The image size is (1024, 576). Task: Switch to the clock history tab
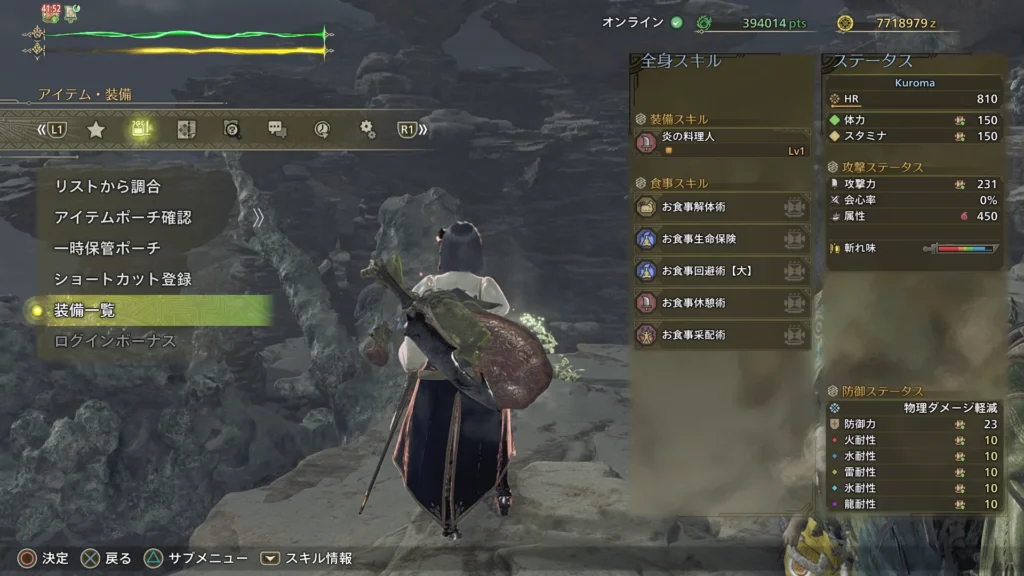click(322, 129)
